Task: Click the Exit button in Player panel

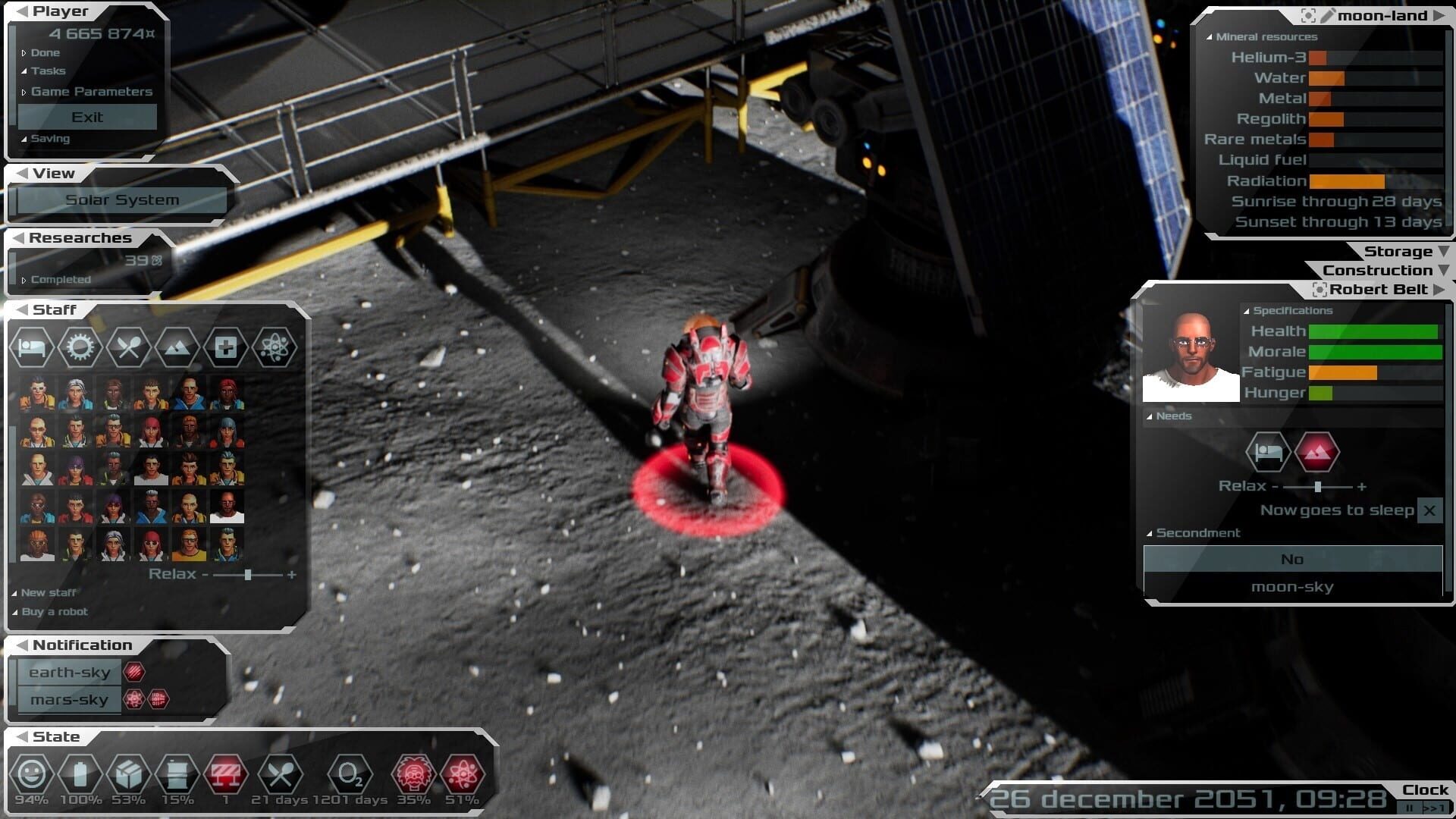Action: pyautogui.click(x=87, y=118)
